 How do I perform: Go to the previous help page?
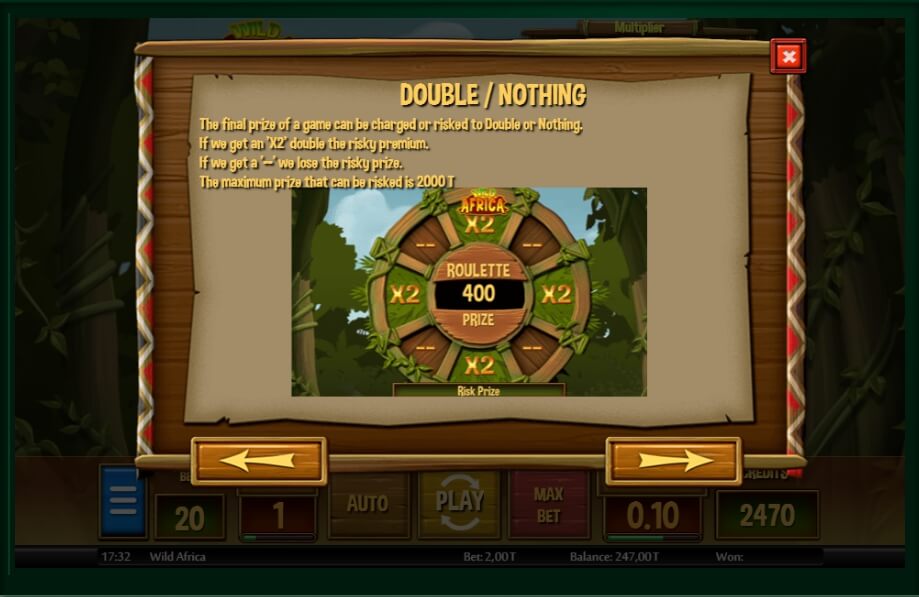click(259, 461)
